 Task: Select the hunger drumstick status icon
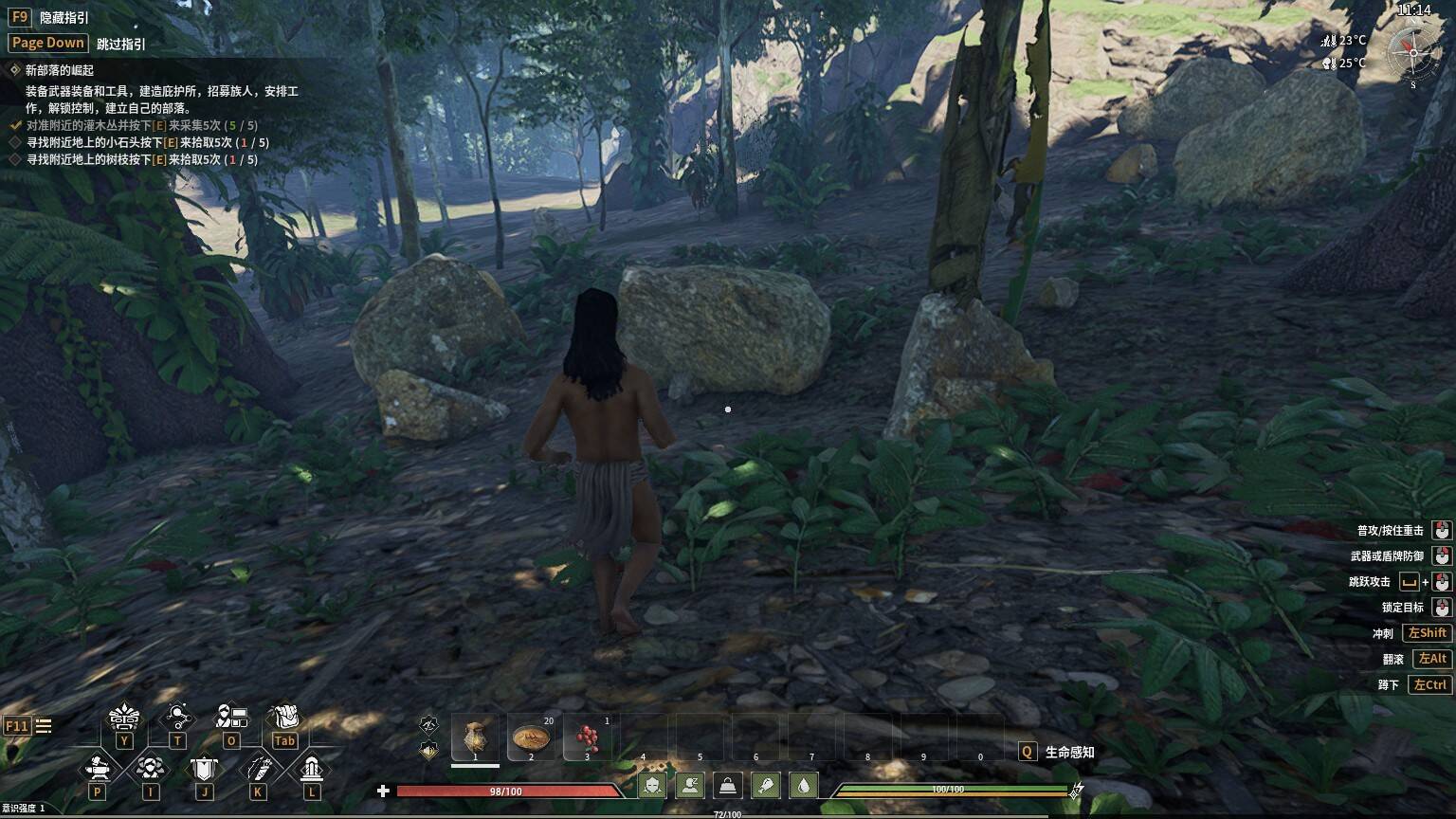click(x=765, y=786)
